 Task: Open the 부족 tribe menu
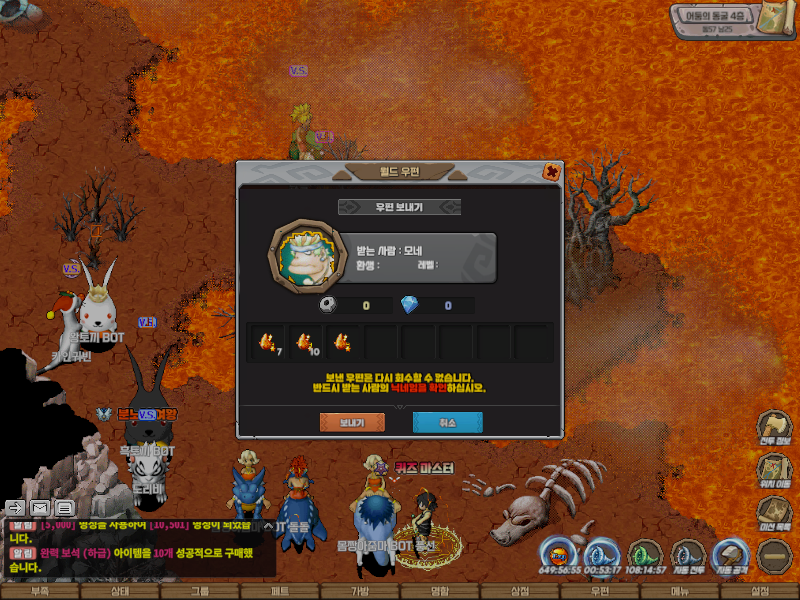[x=40, y=592]
